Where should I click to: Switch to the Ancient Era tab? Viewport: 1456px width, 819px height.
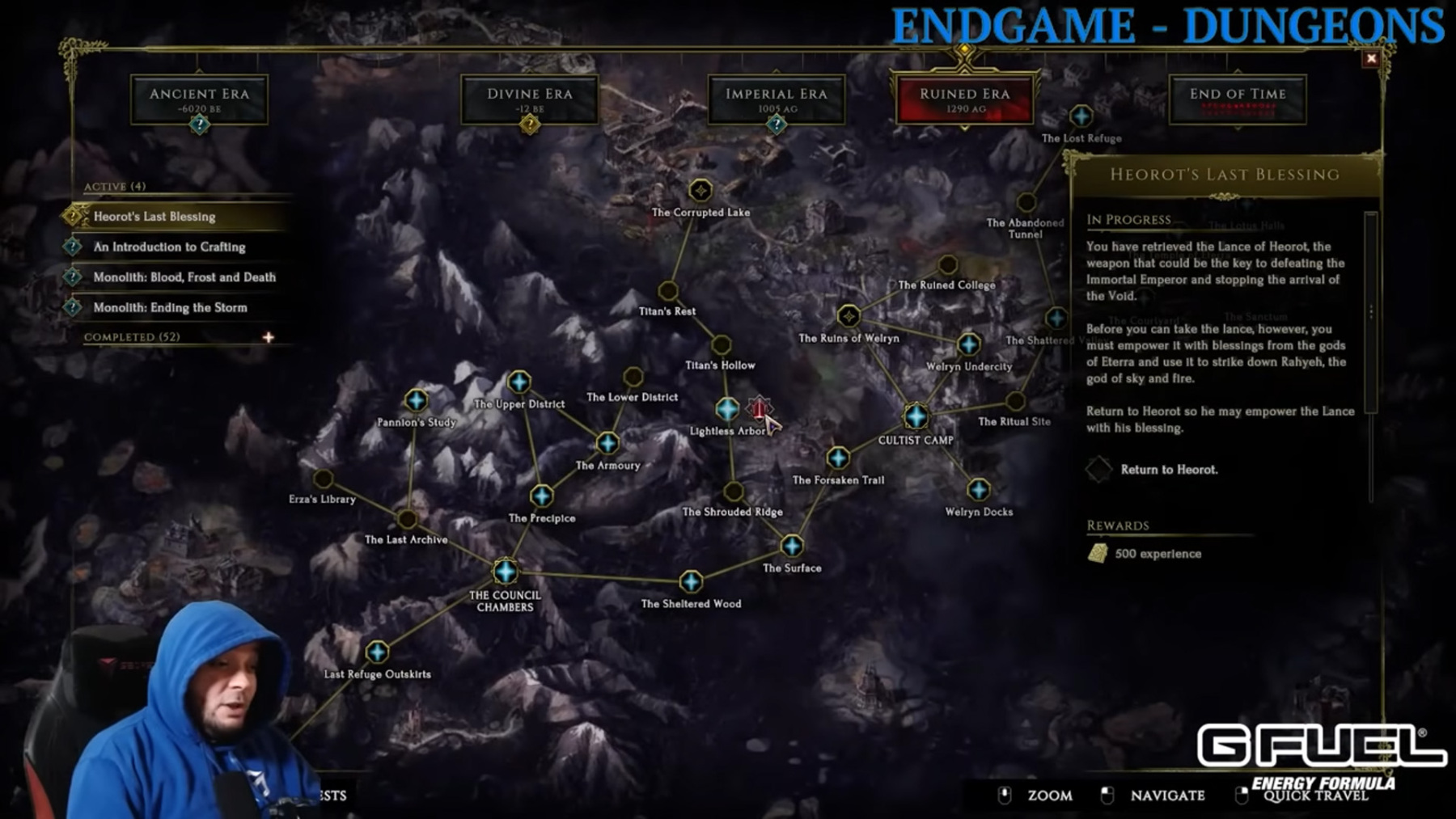[199, 99]
